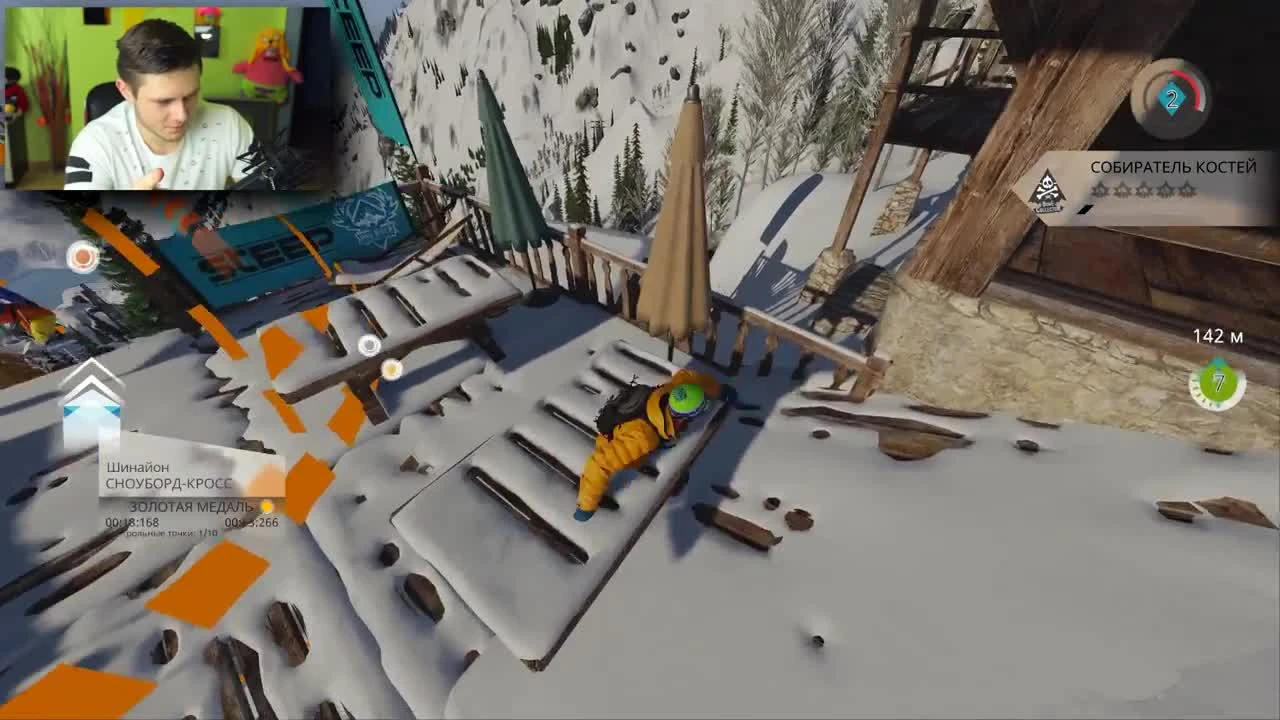Select the СОБИРАТЕЛЬ КОСТЕЙ challenge banner

tap(1172, 166)
